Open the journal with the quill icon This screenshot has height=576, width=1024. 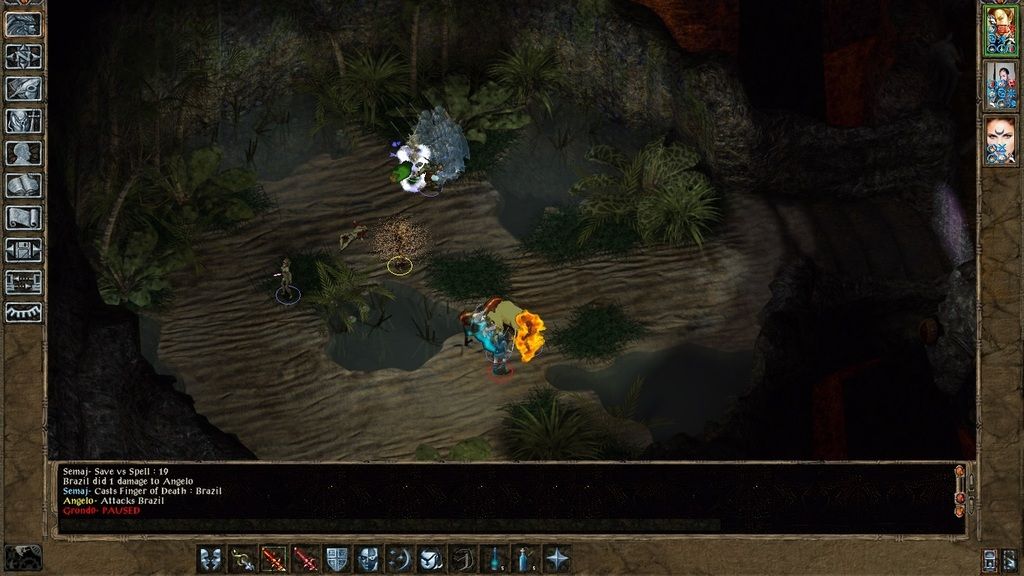coord(25,89)
